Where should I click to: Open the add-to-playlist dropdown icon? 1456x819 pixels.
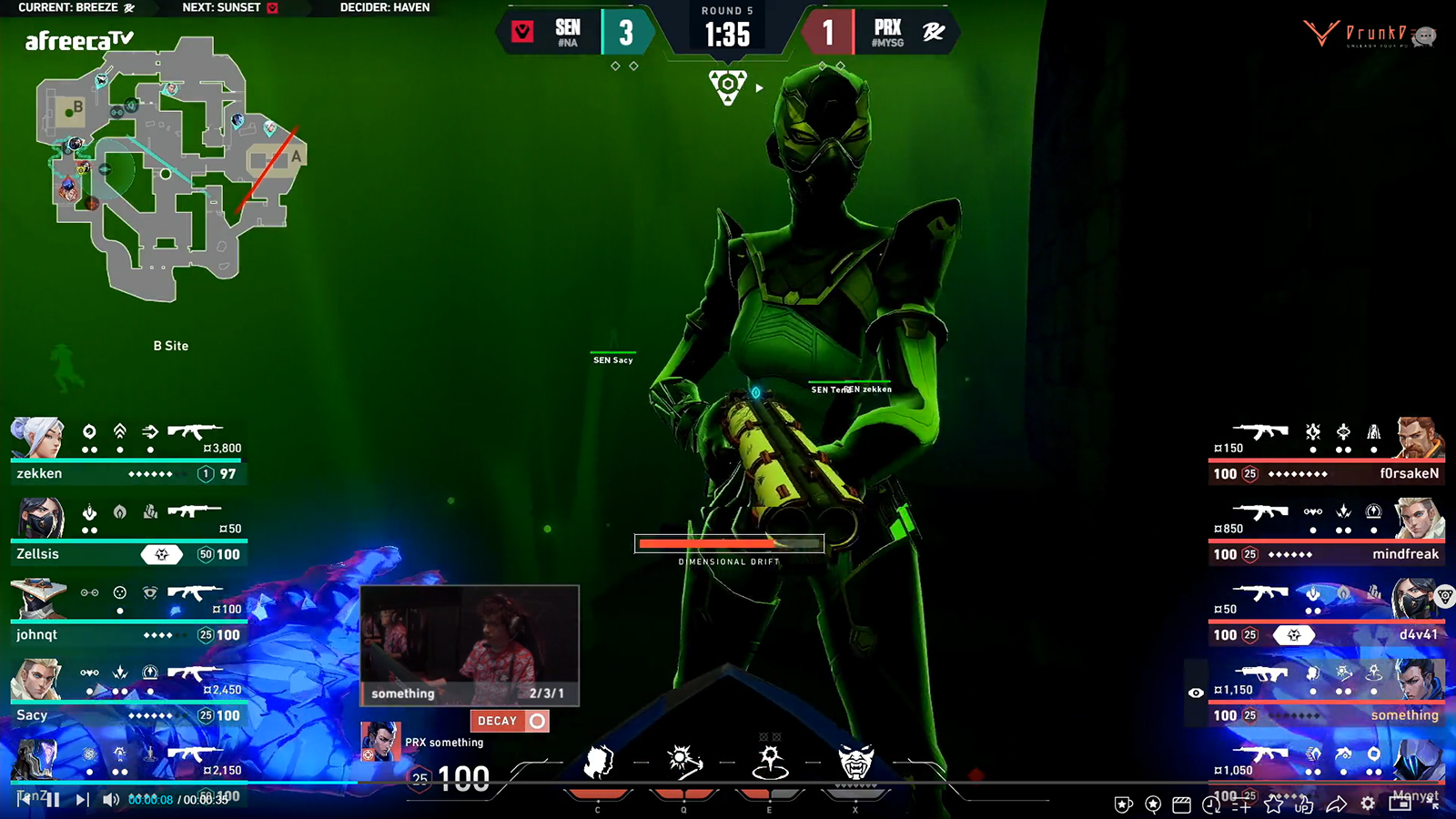click(1243, 805)
